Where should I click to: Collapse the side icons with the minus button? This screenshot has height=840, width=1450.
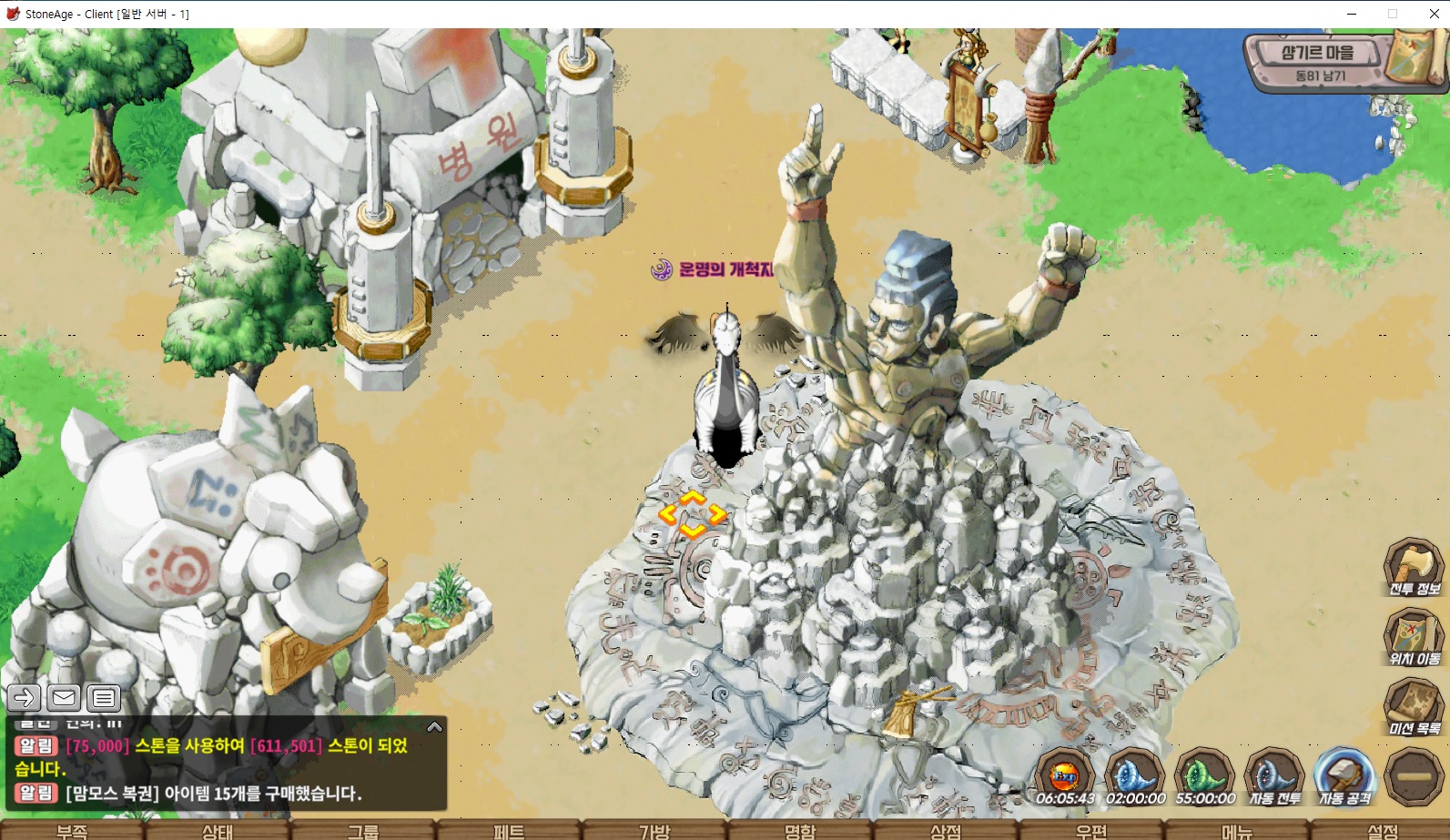click(x=1415, y=776)
